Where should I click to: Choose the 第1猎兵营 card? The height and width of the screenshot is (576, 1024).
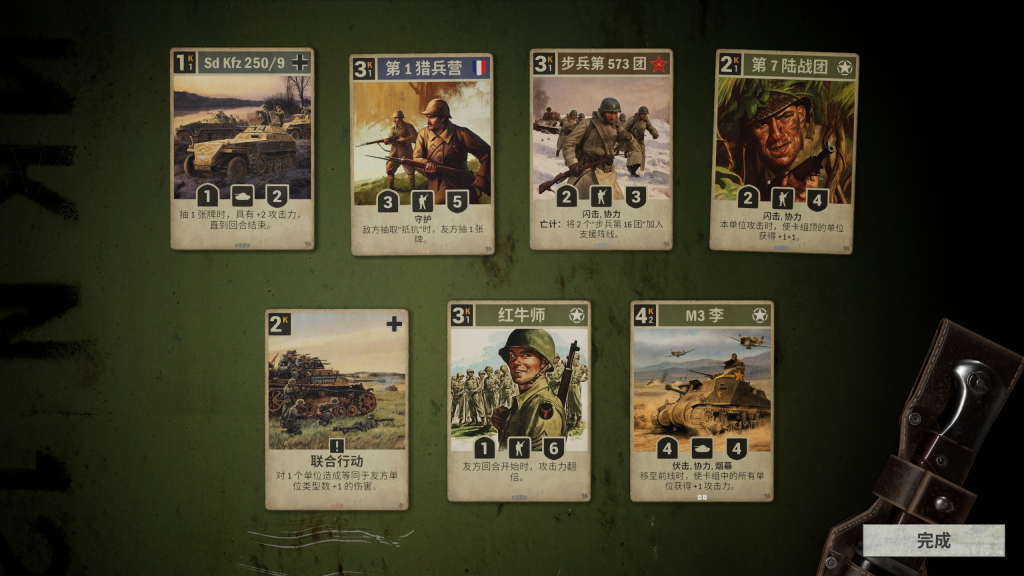click(x=421, y=153)
